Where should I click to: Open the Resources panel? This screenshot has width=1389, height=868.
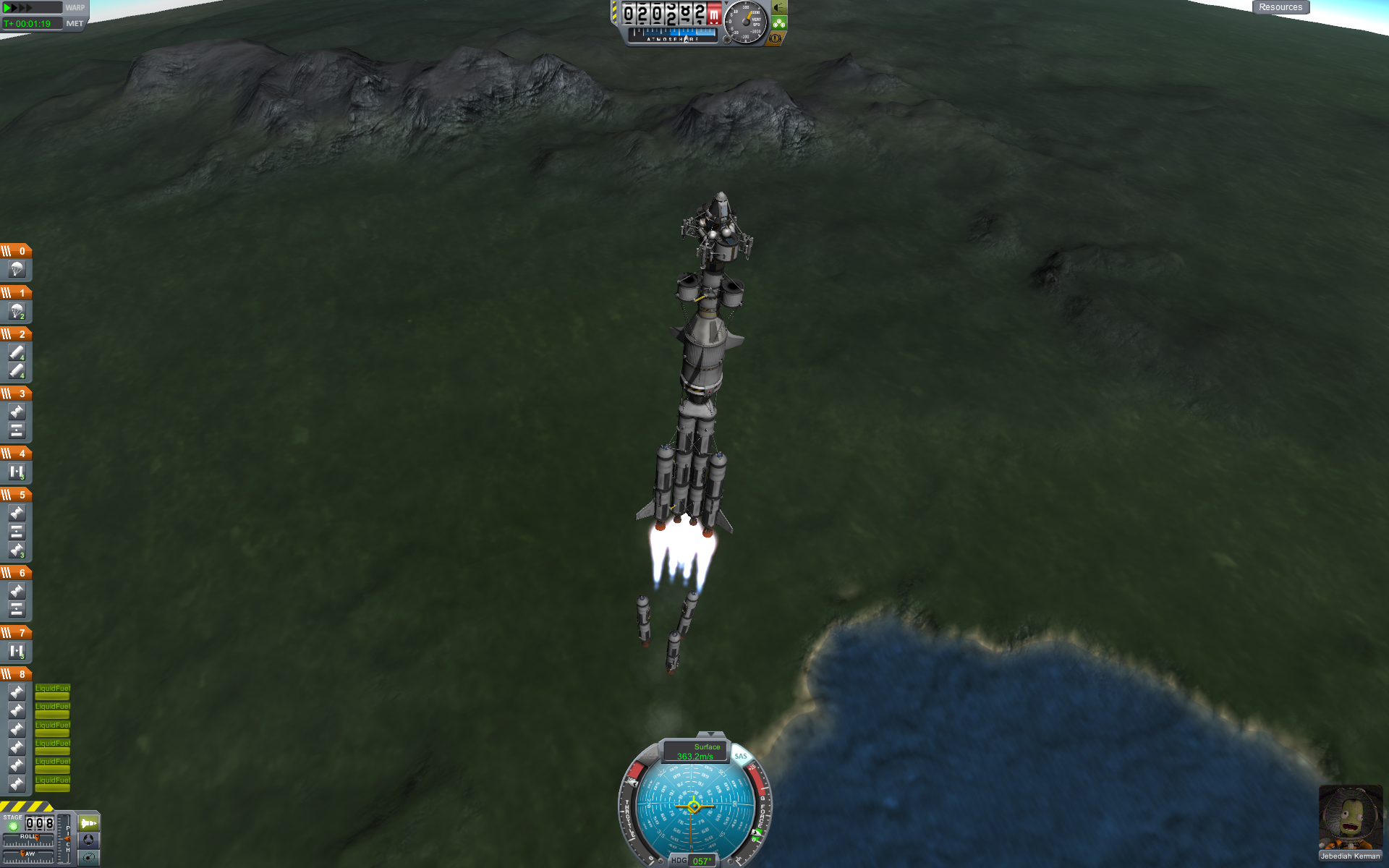click(1280, 7)
